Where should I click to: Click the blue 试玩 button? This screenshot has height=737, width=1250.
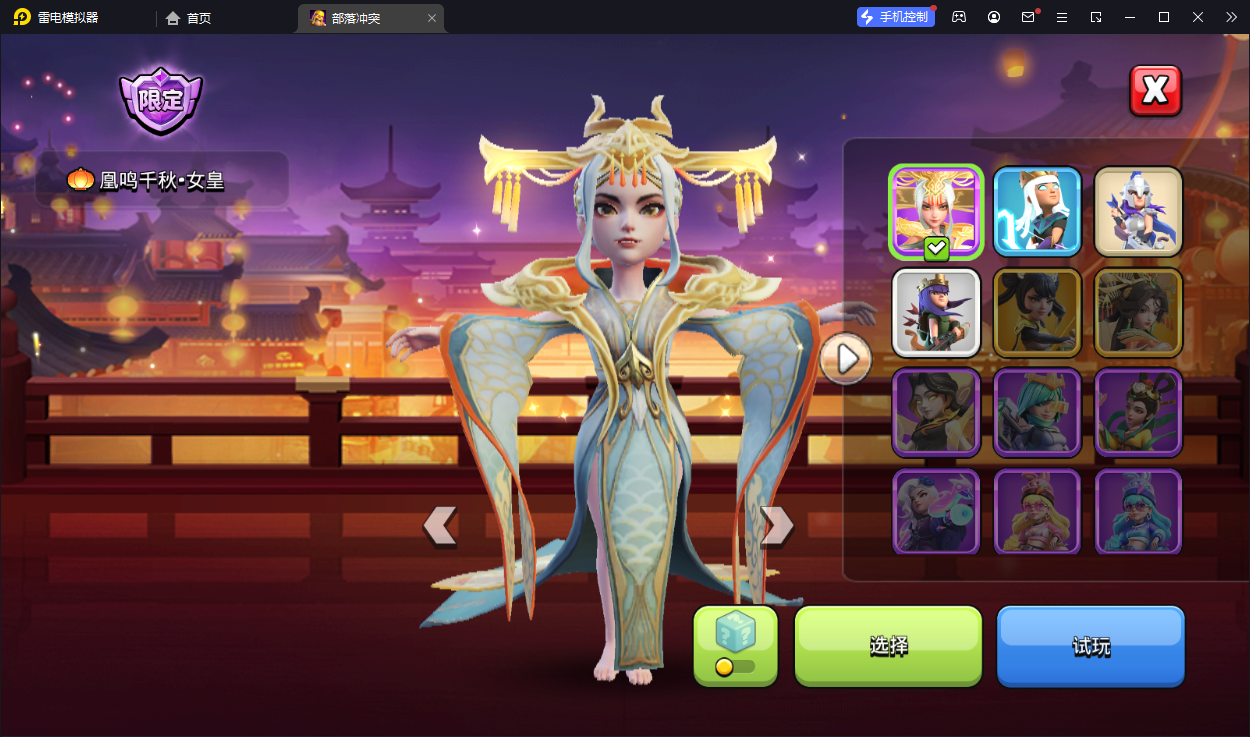click(x=1090, y=646)
